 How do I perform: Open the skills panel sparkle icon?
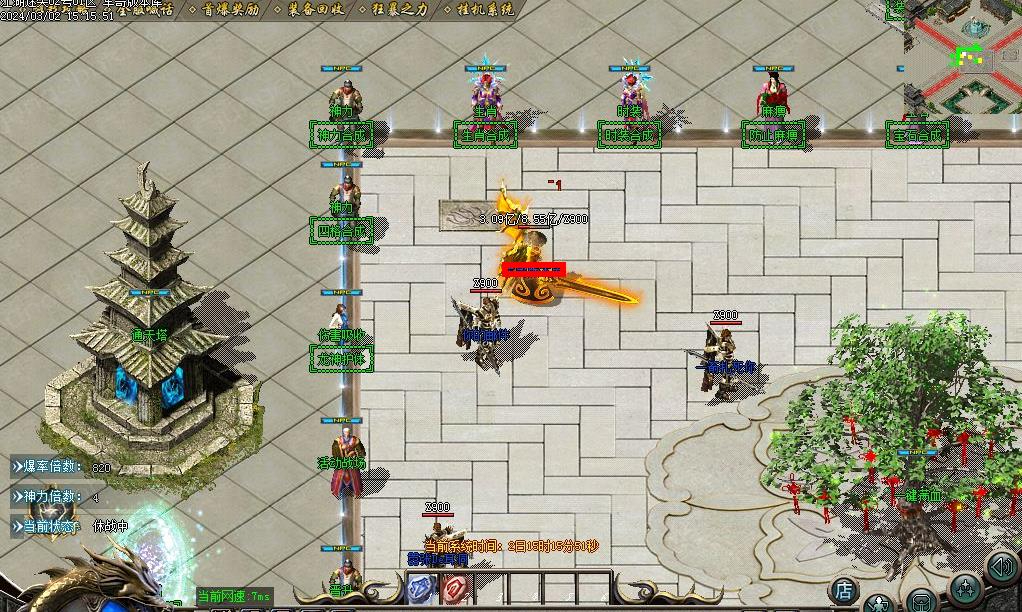click(x=965, y=588)
